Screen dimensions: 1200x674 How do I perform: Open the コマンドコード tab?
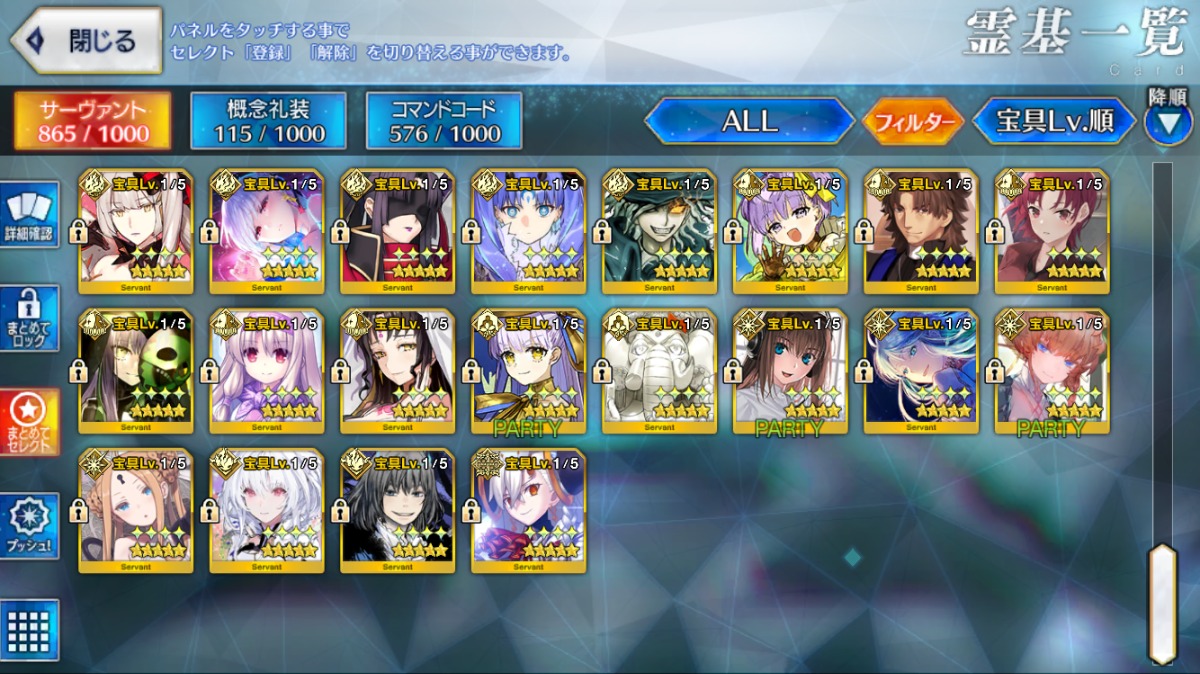[x=444, y=121]
